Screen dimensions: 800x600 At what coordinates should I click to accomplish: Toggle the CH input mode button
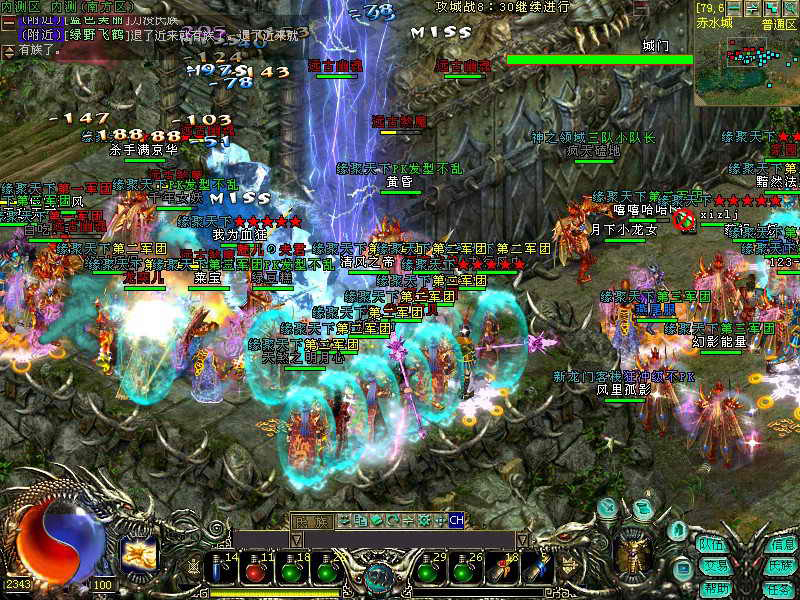[x=456, y=520]
